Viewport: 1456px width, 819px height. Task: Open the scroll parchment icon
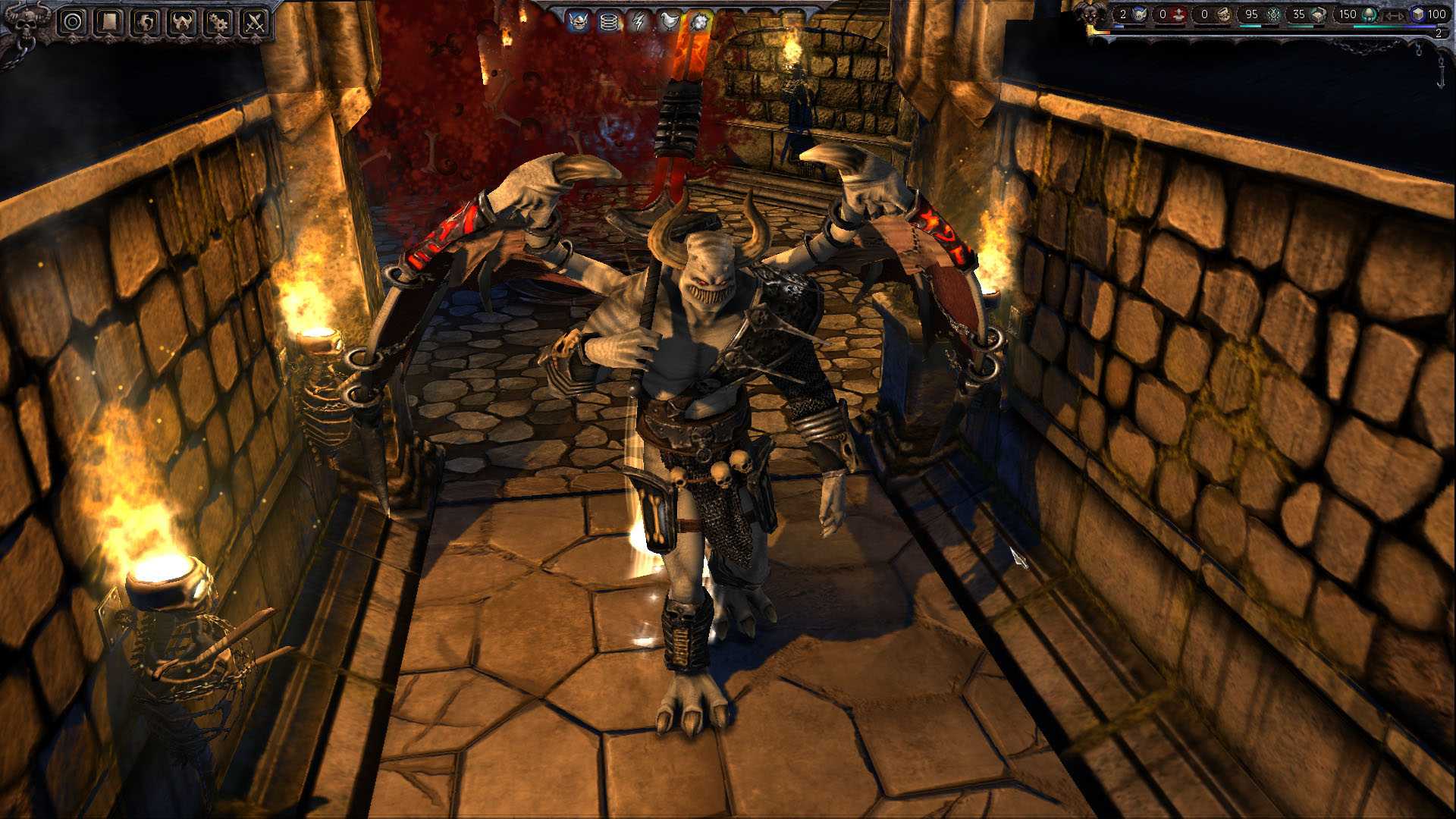point(108,21)
